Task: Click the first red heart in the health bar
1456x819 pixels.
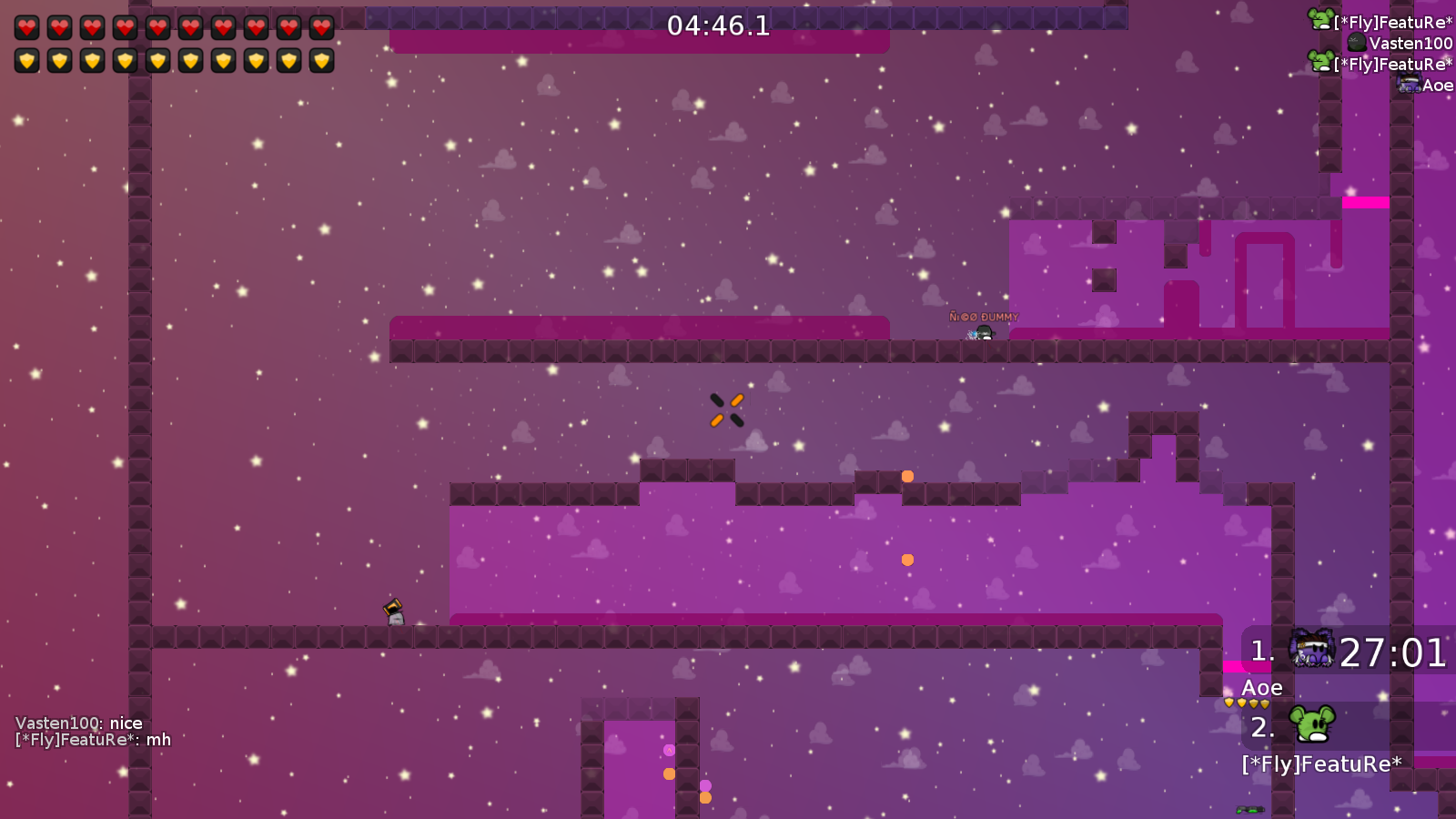Action: click(26, 25)
